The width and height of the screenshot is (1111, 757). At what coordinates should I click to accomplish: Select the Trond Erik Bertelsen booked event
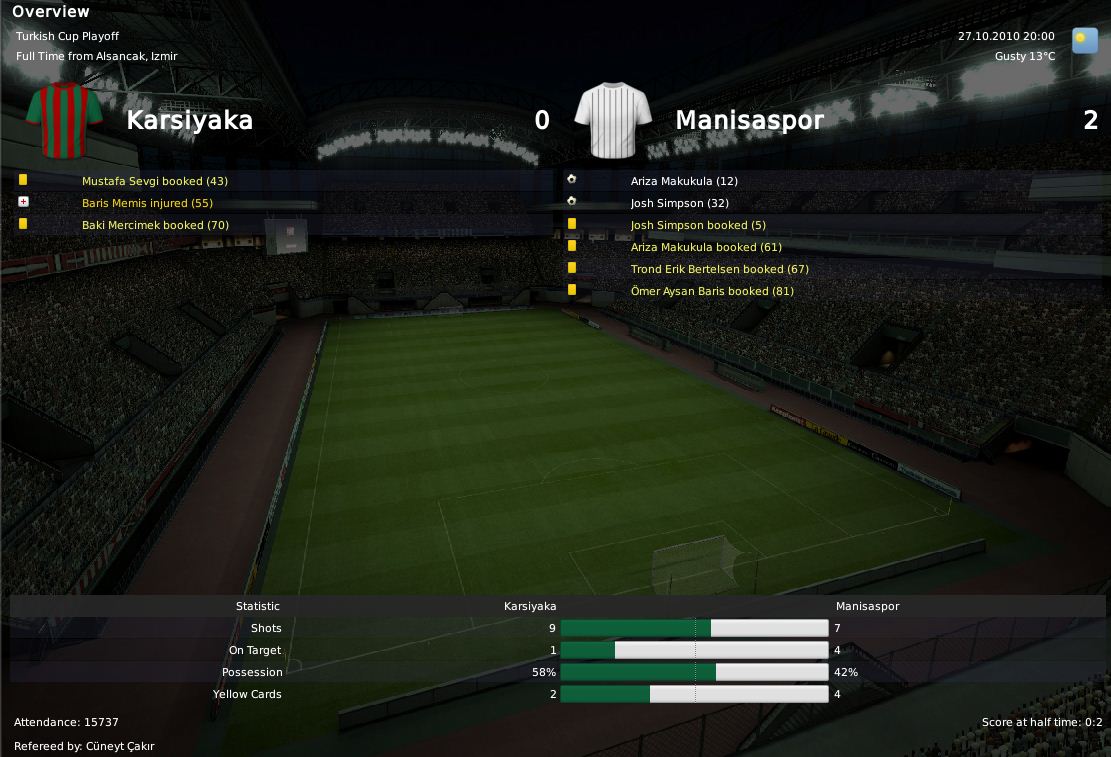[x=719, y=269]
